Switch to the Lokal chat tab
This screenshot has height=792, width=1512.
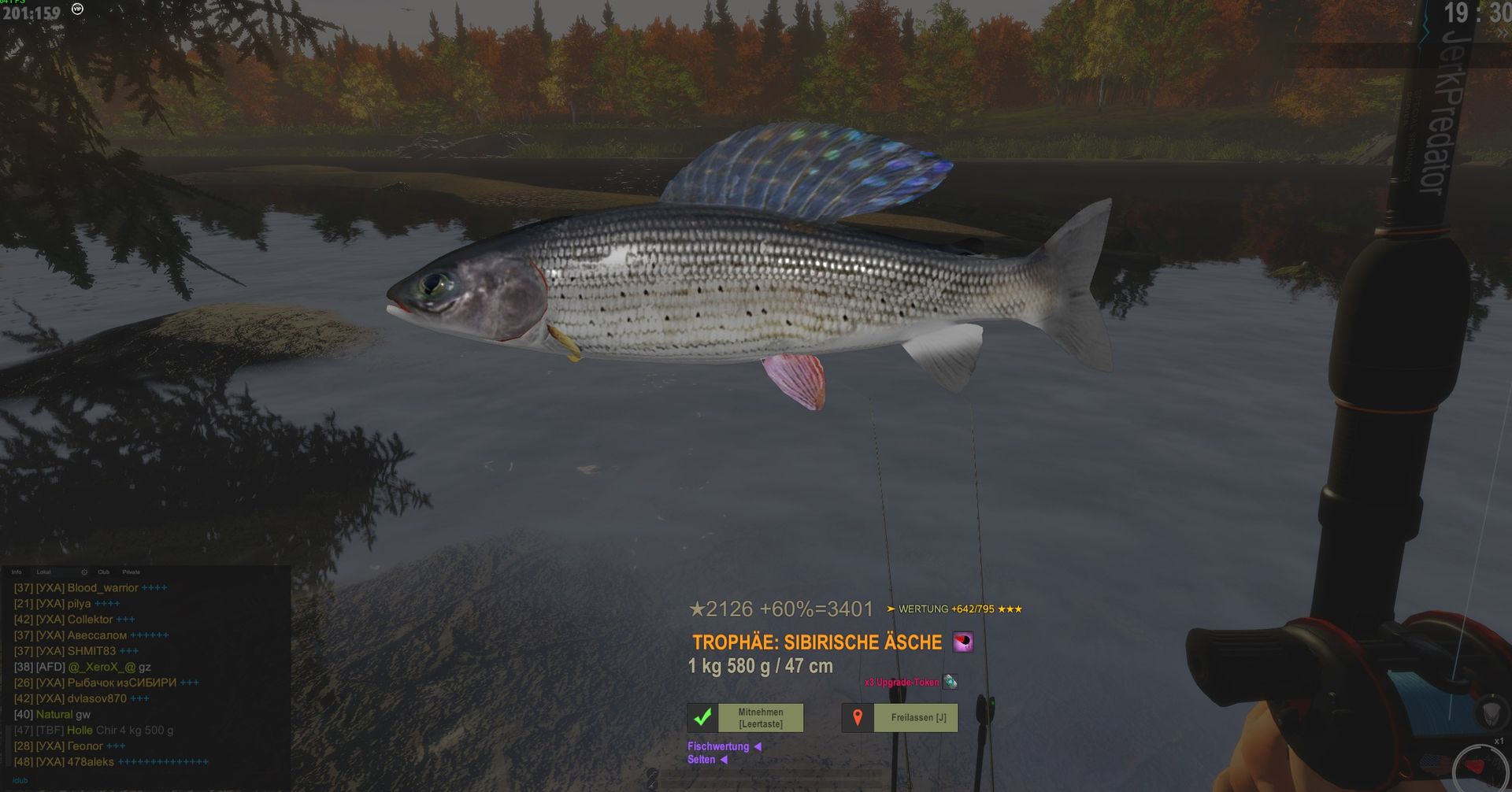[43, 572]
